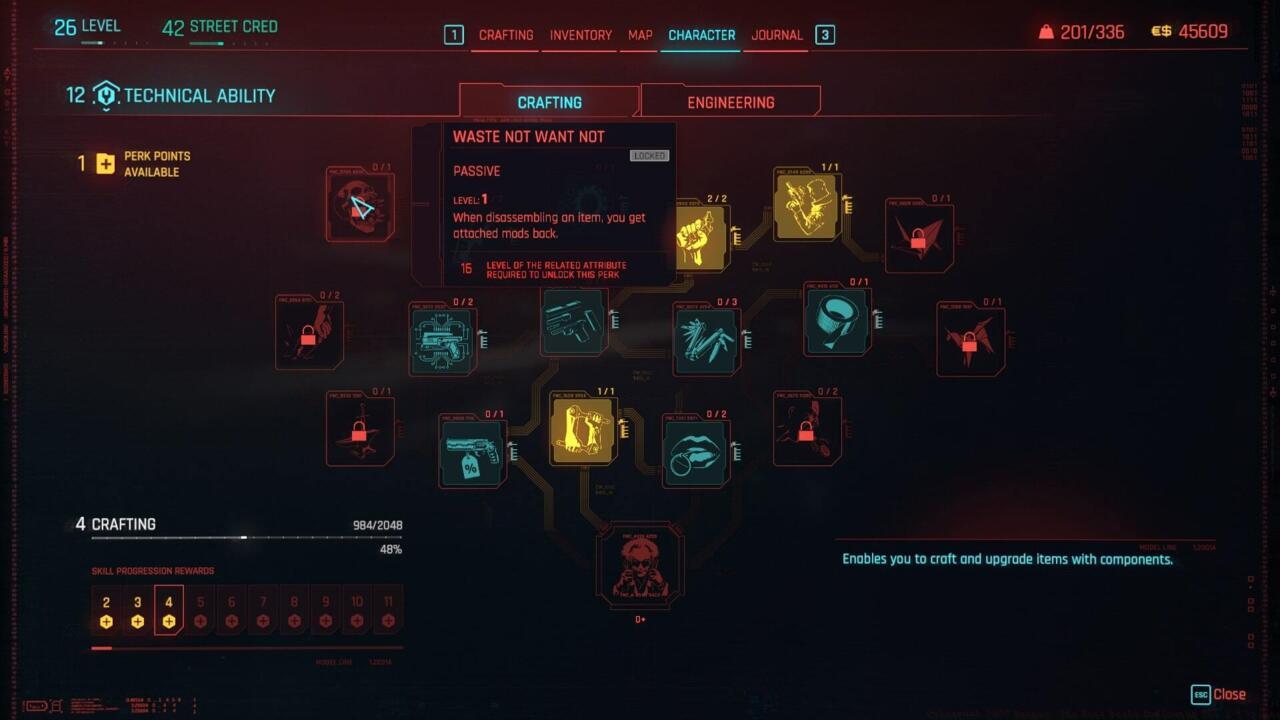This screenshot has height=720, width=1280.
Task: Switch to the Engineering tab
Action: pyautogui.click(x=730, y=101)
